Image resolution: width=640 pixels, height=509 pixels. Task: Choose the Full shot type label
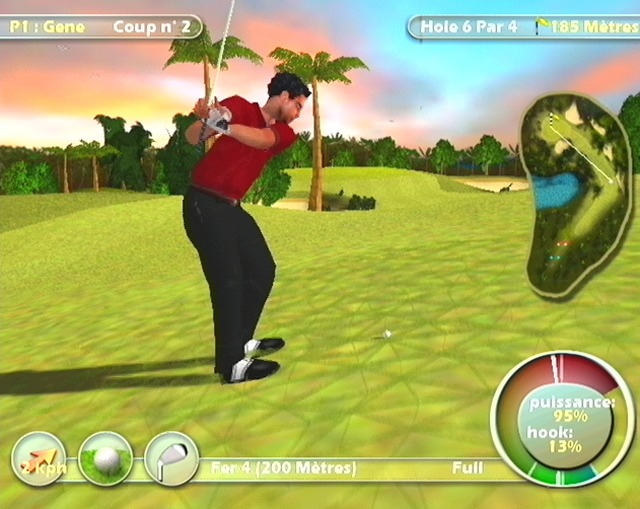(467, 467)
